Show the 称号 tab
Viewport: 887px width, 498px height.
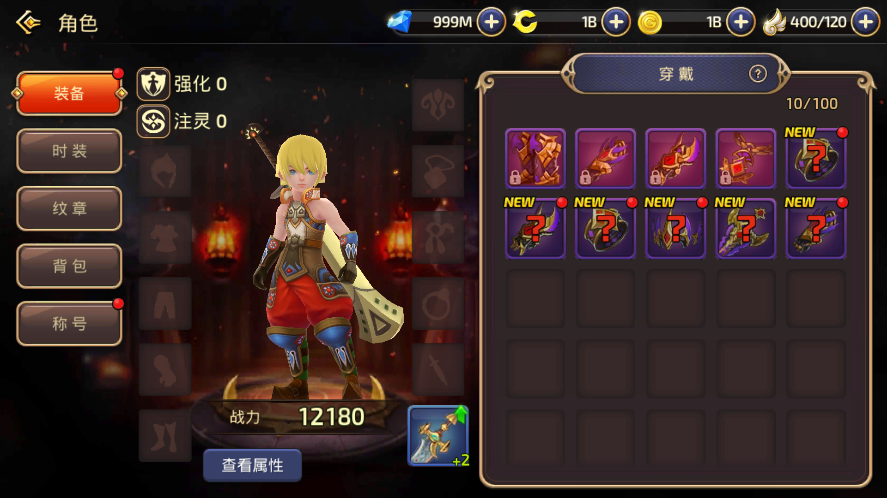pyautogui.click(x=69, y=324)
